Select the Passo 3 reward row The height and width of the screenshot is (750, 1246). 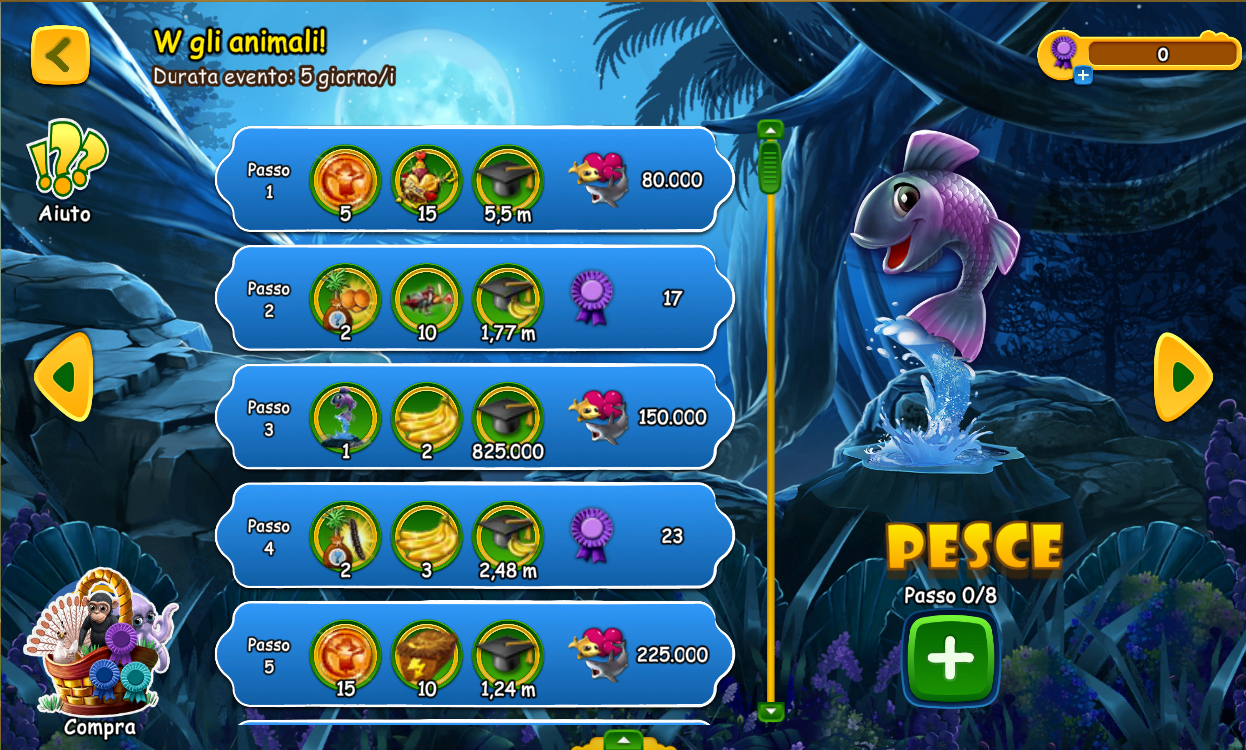[475, 417]
